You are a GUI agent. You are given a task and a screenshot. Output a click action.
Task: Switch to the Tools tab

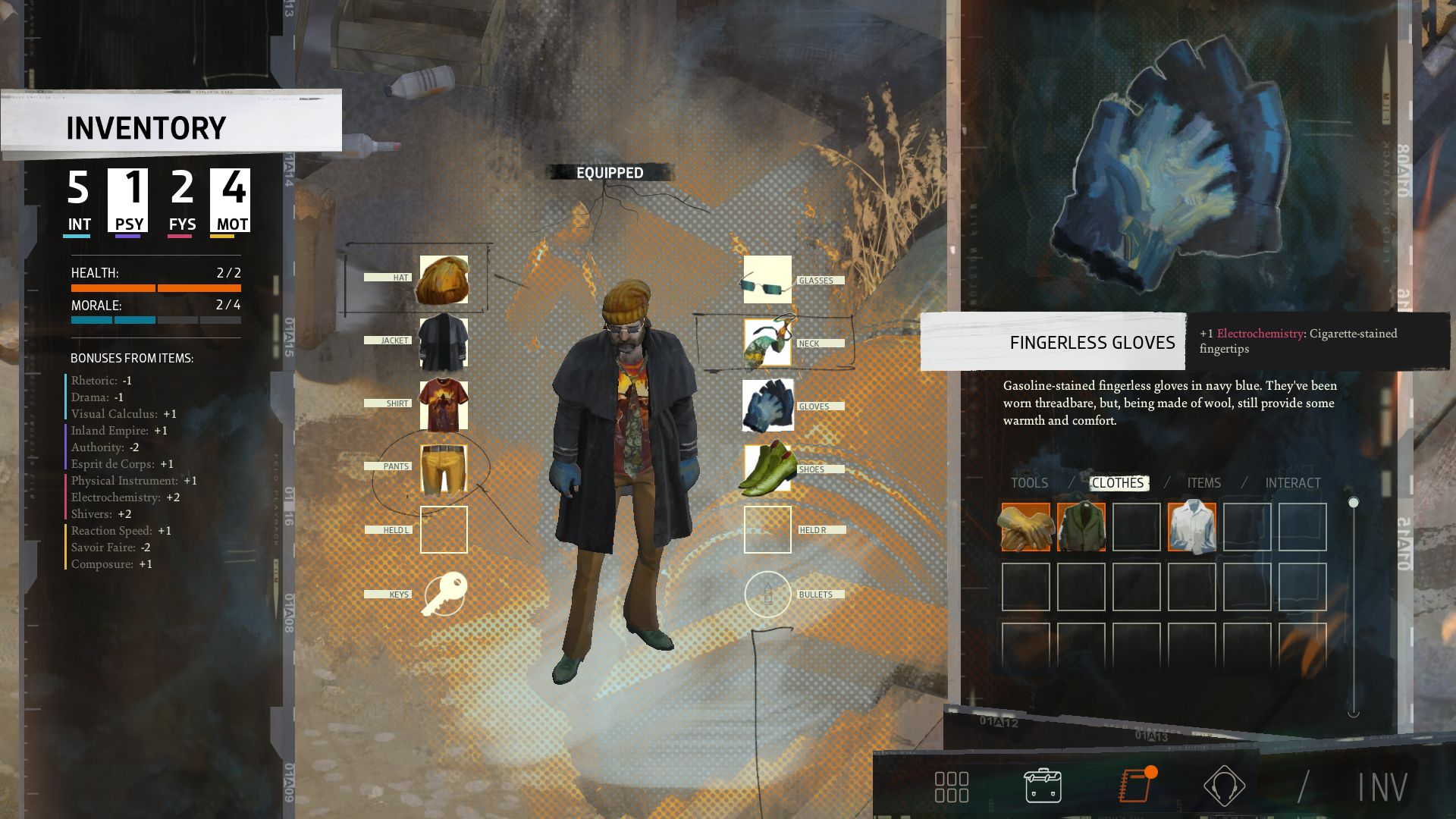(1029, 483)
